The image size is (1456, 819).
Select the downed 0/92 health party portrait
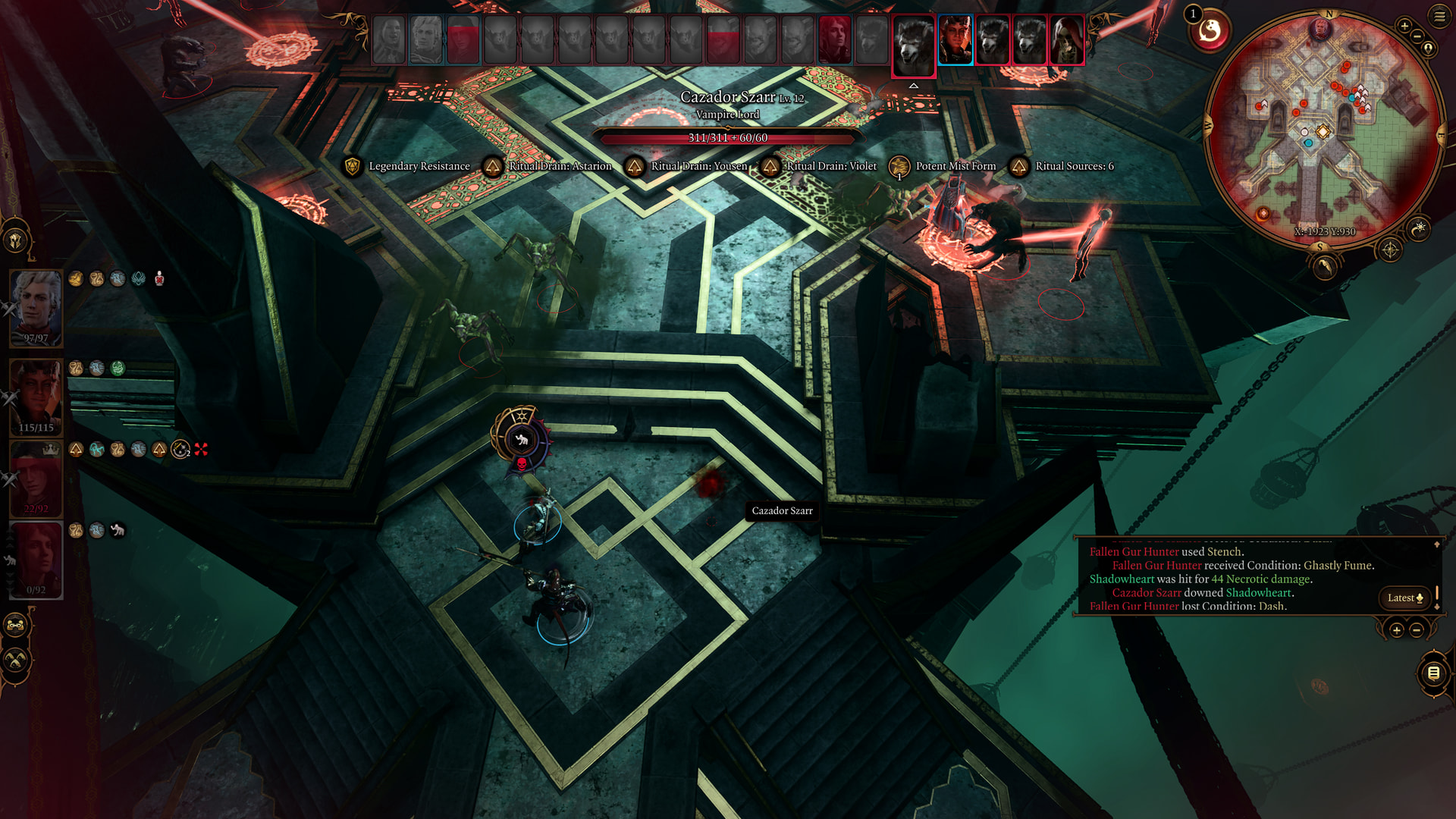(x=36, y=560)
